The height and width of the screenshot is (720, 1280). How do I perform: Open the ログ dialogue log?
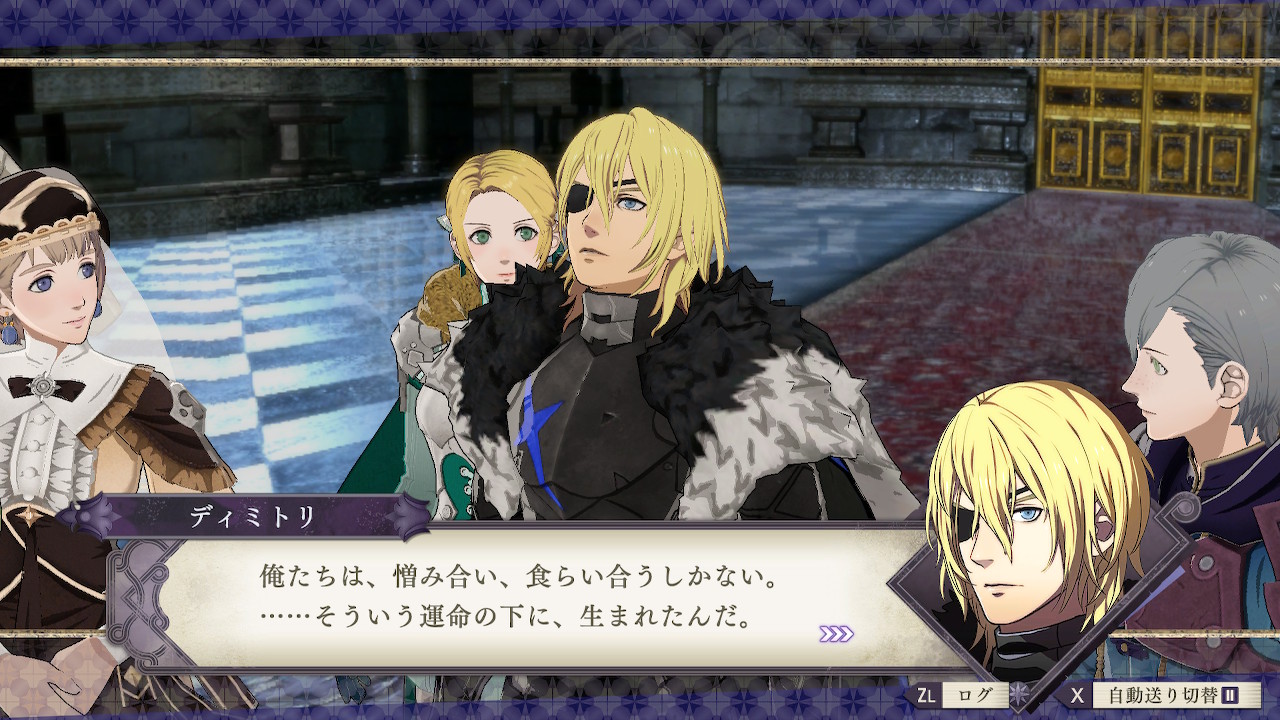pyautogui.click(x=968, y=695)
